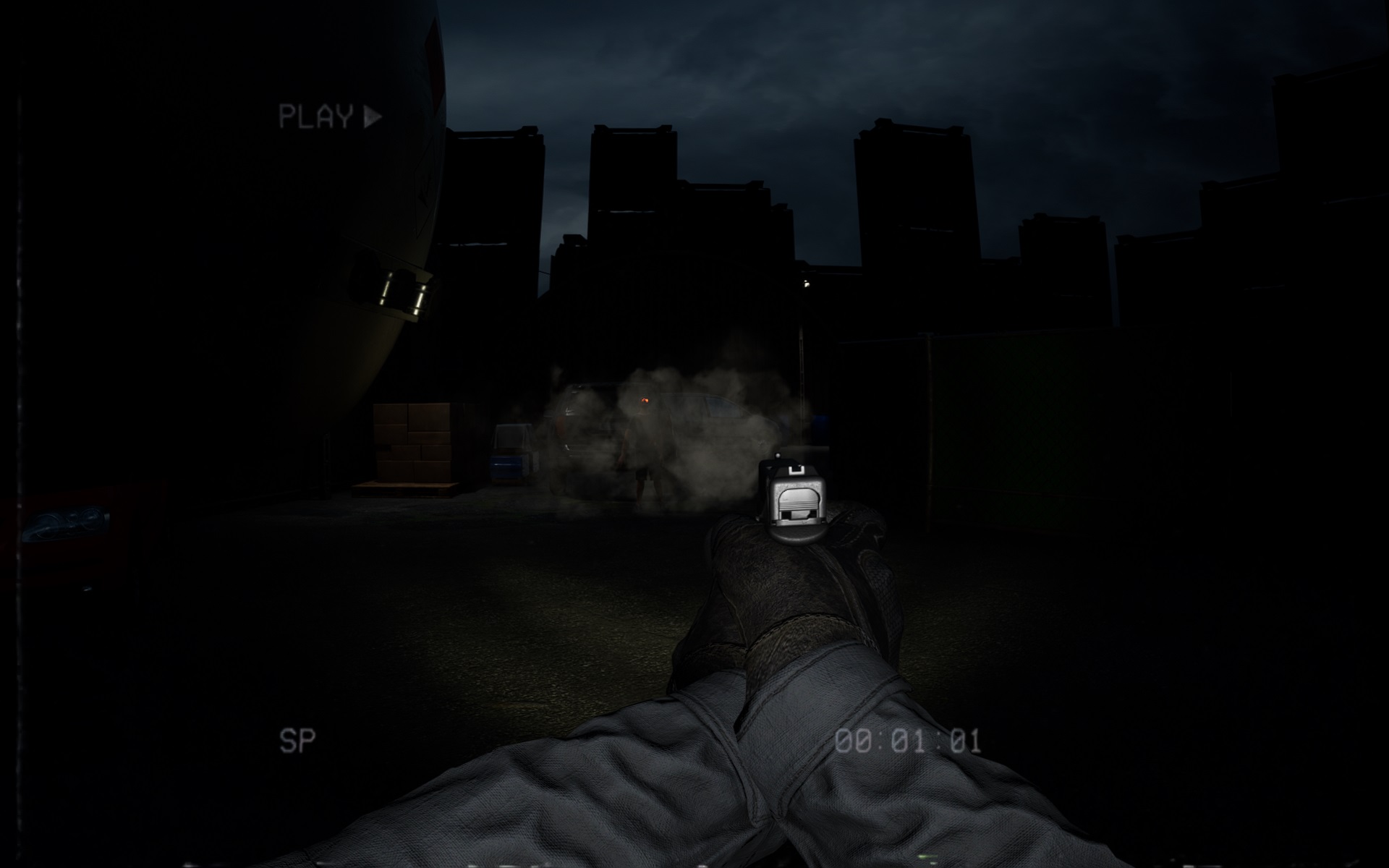The width and height of the screenshot is (1389, 868).
Task: Click the PLAY triangle icon
Action: tap(371, 114)
